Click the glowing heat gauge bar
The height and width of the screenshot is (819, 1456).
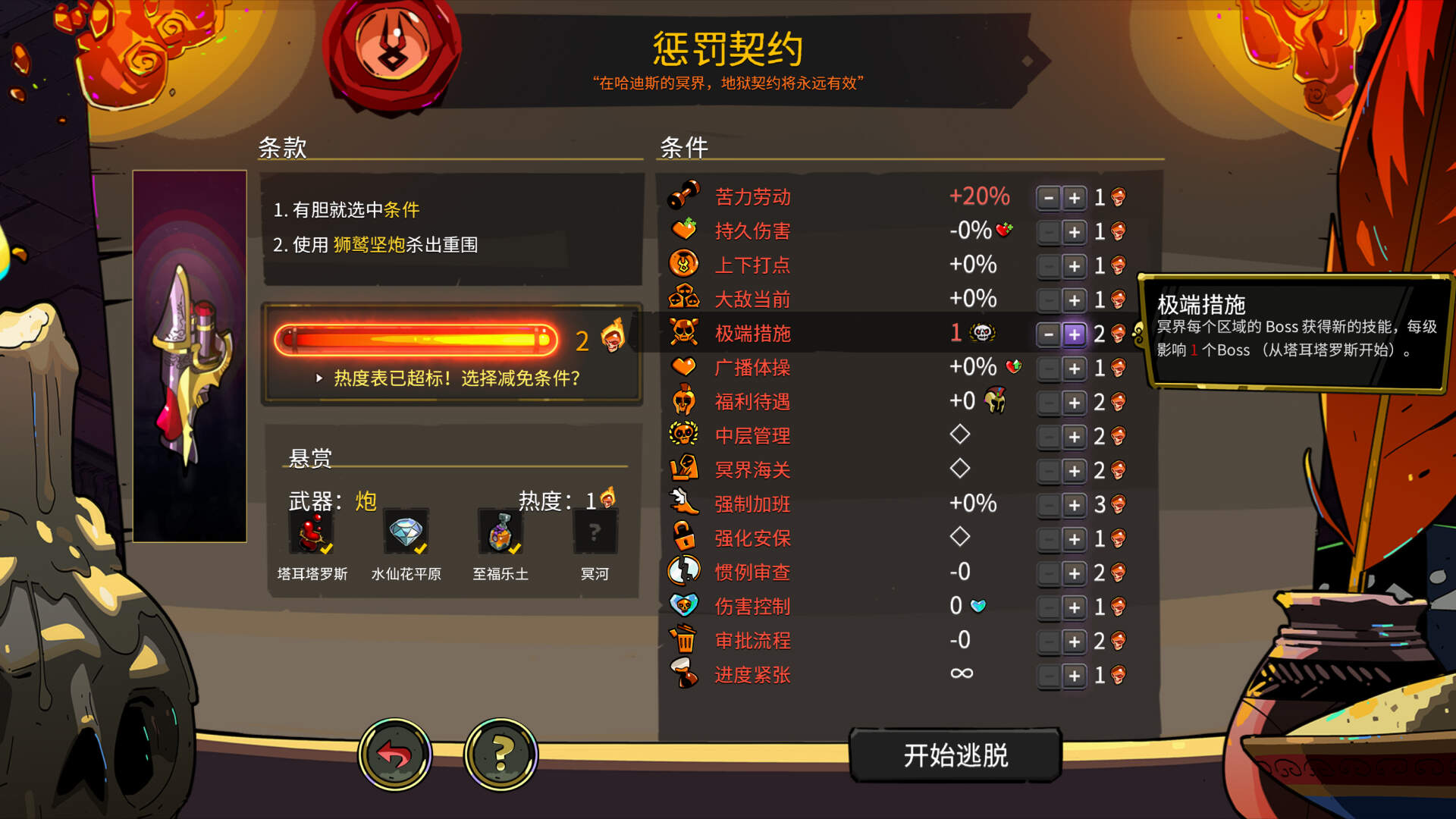(417, 339)
